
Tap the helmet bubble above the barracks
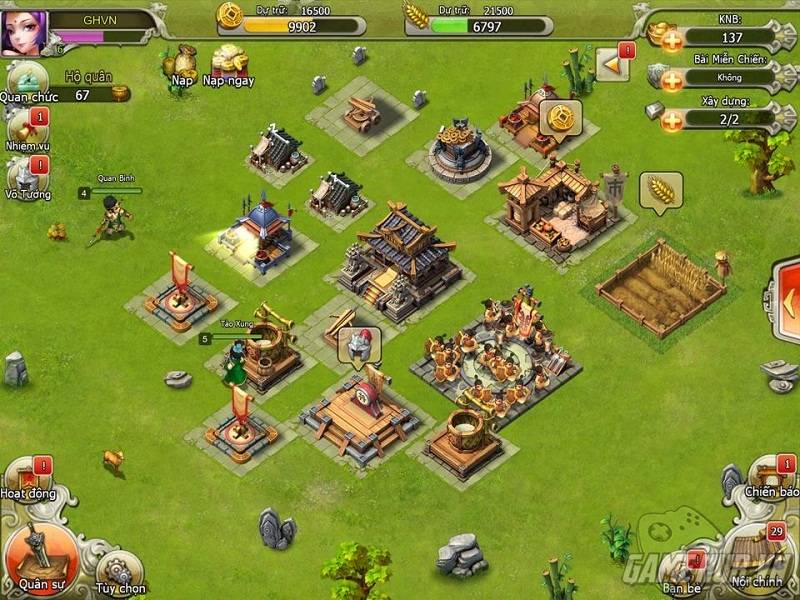[x=358, y=345]
